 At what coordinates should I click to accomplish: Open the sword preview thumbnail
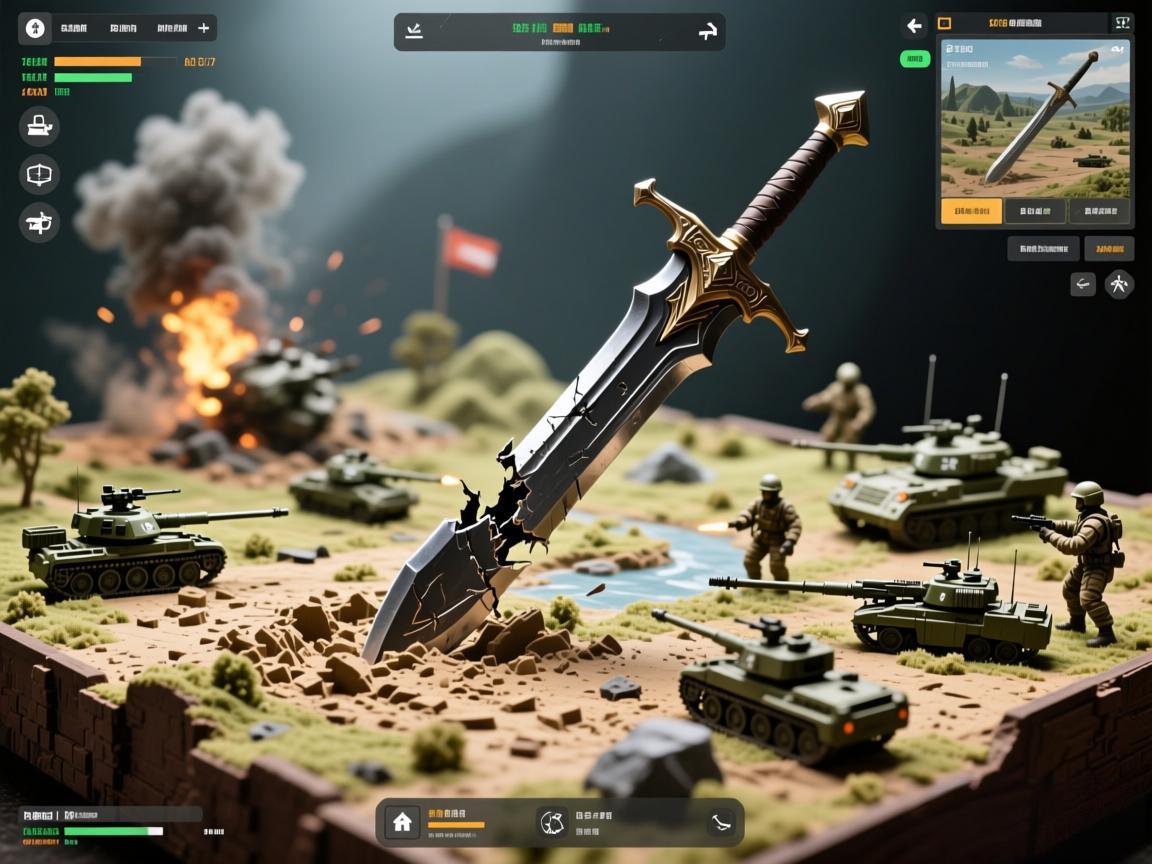click(x=1035, y=117)
